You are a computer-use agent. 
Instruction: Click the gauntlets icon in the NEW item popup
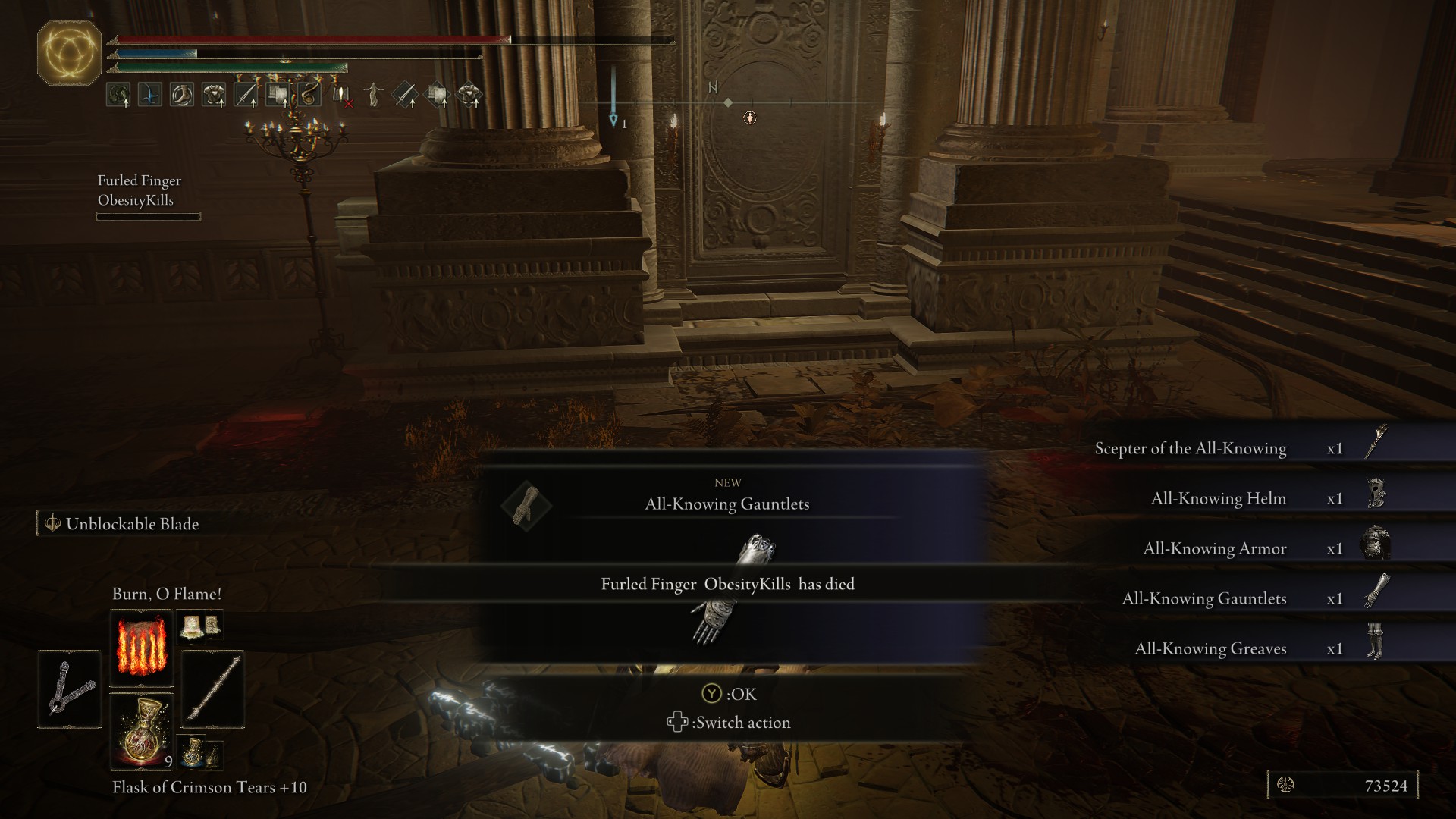click(x=526, y=505)
